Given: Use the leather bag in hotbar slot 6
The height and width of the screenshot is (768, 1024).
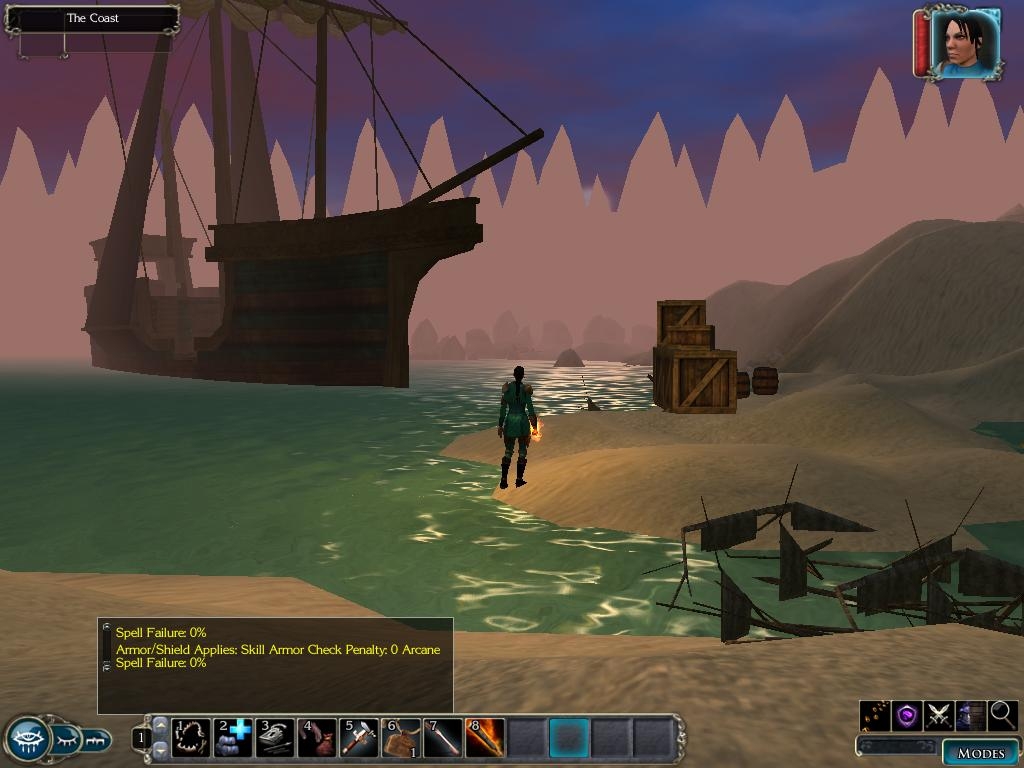Looking at the screenshot, I should [x=401, y=738].
